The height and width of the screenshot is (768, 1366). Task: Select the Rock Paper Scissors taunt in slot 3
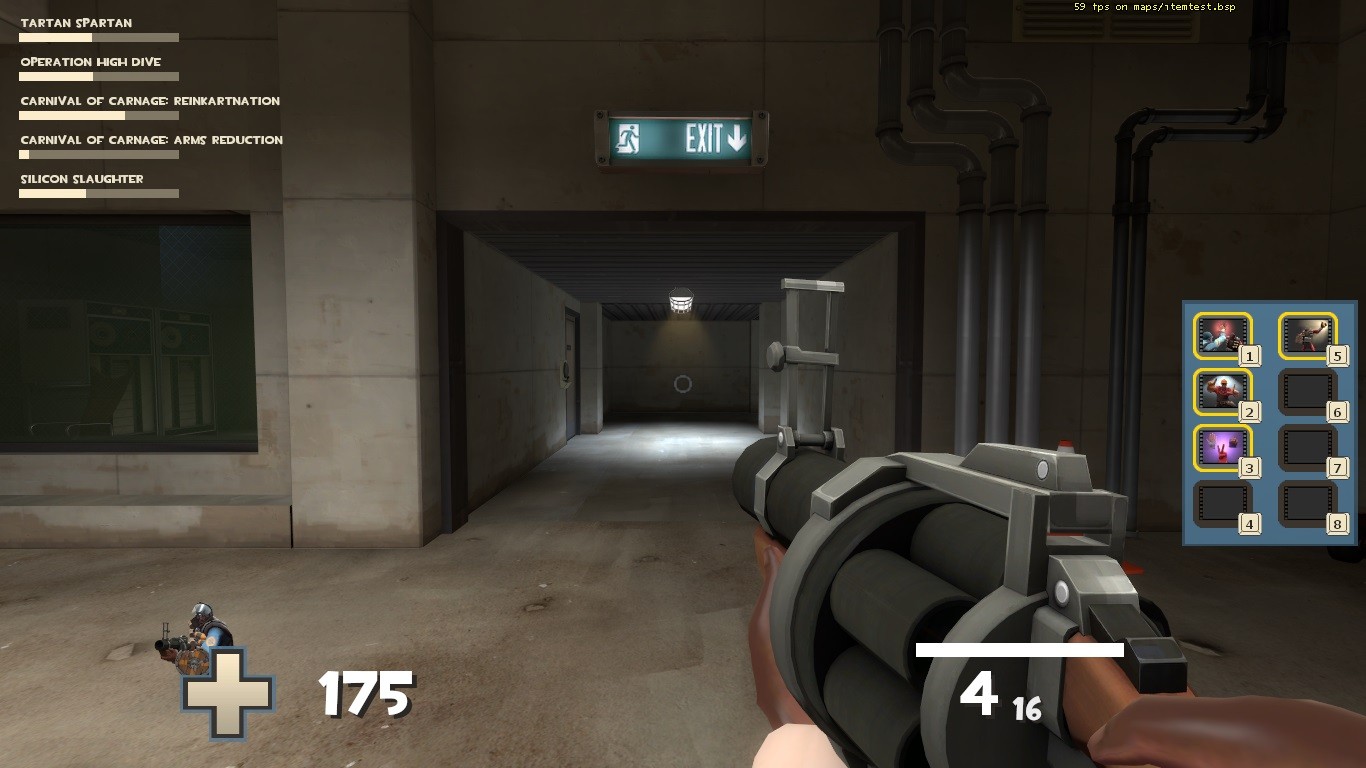[1222, 447]
